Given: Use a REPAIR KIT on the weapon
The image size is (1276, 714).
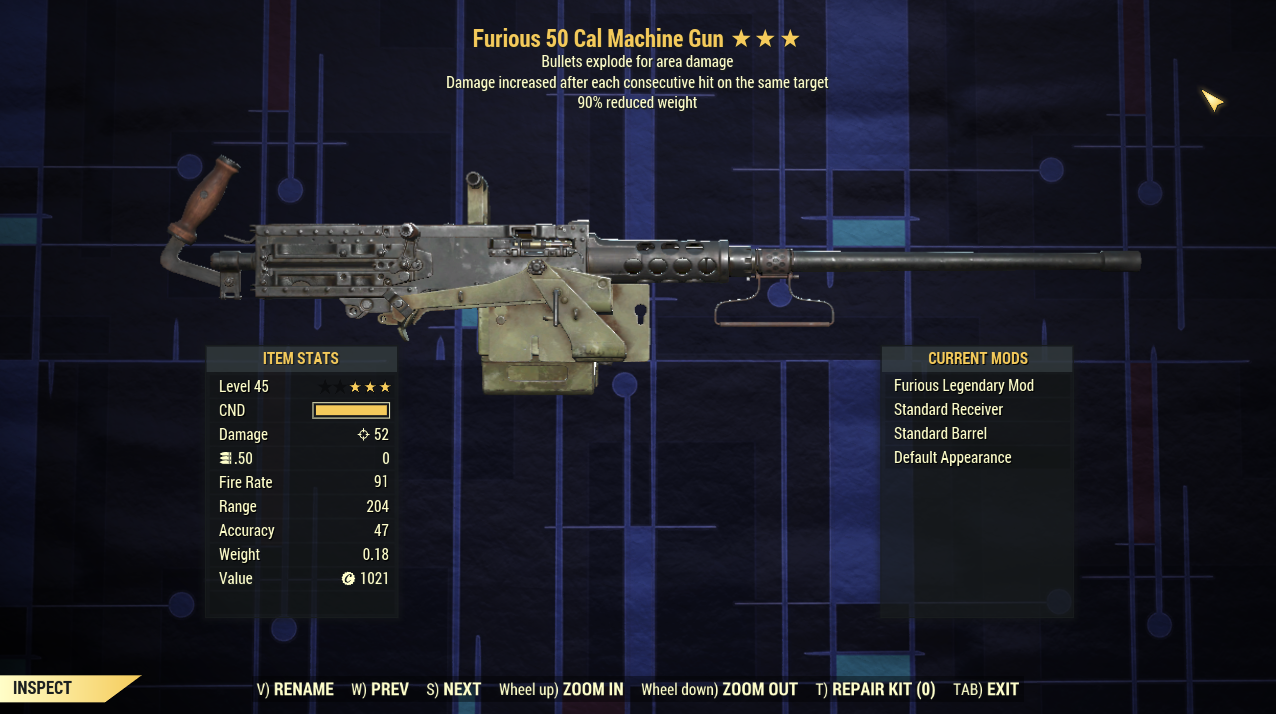Looking at the screenshot, I should coord(875,689).
